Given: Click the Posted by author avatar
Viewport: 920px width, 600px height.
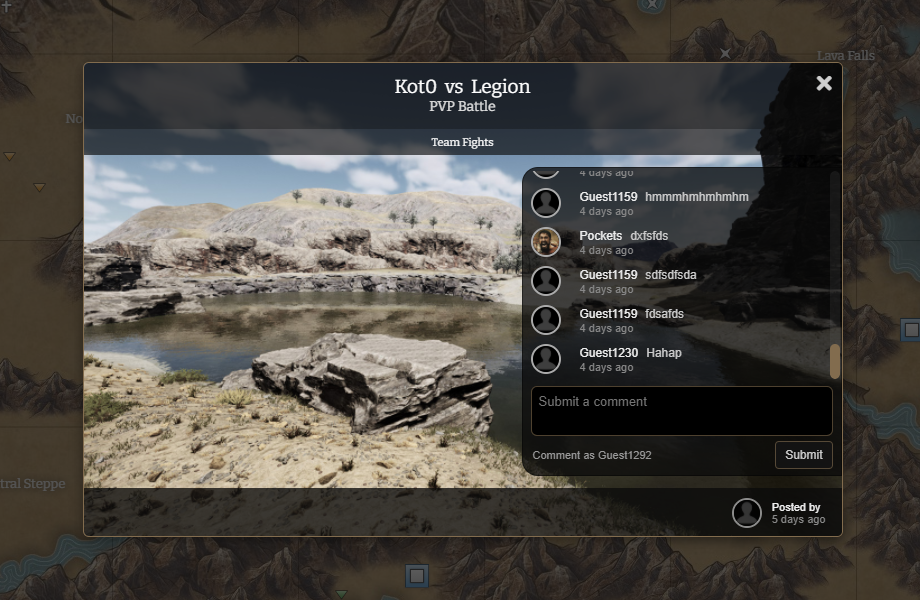Looking at the screenshot, I should click(747, 513).
